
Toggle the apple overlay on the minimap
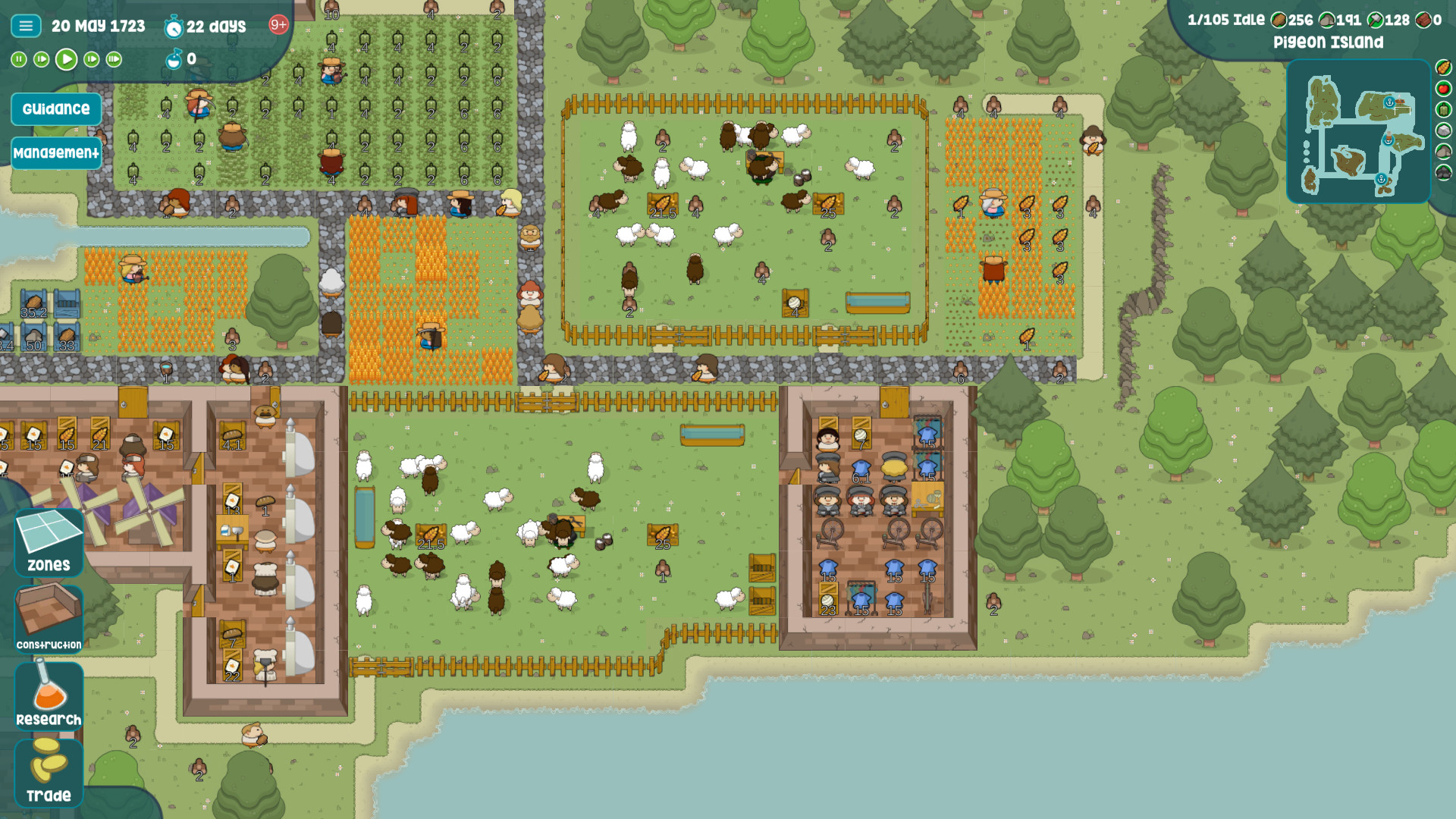[x=1442, y=88]
